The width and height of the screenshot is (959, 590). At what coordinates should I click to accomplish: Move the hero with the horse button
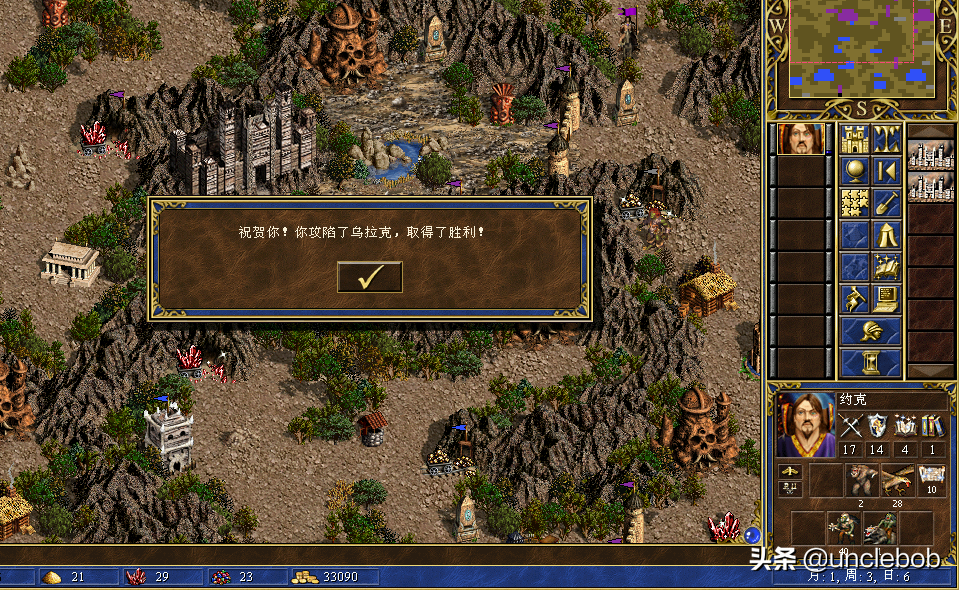(853, 298)
